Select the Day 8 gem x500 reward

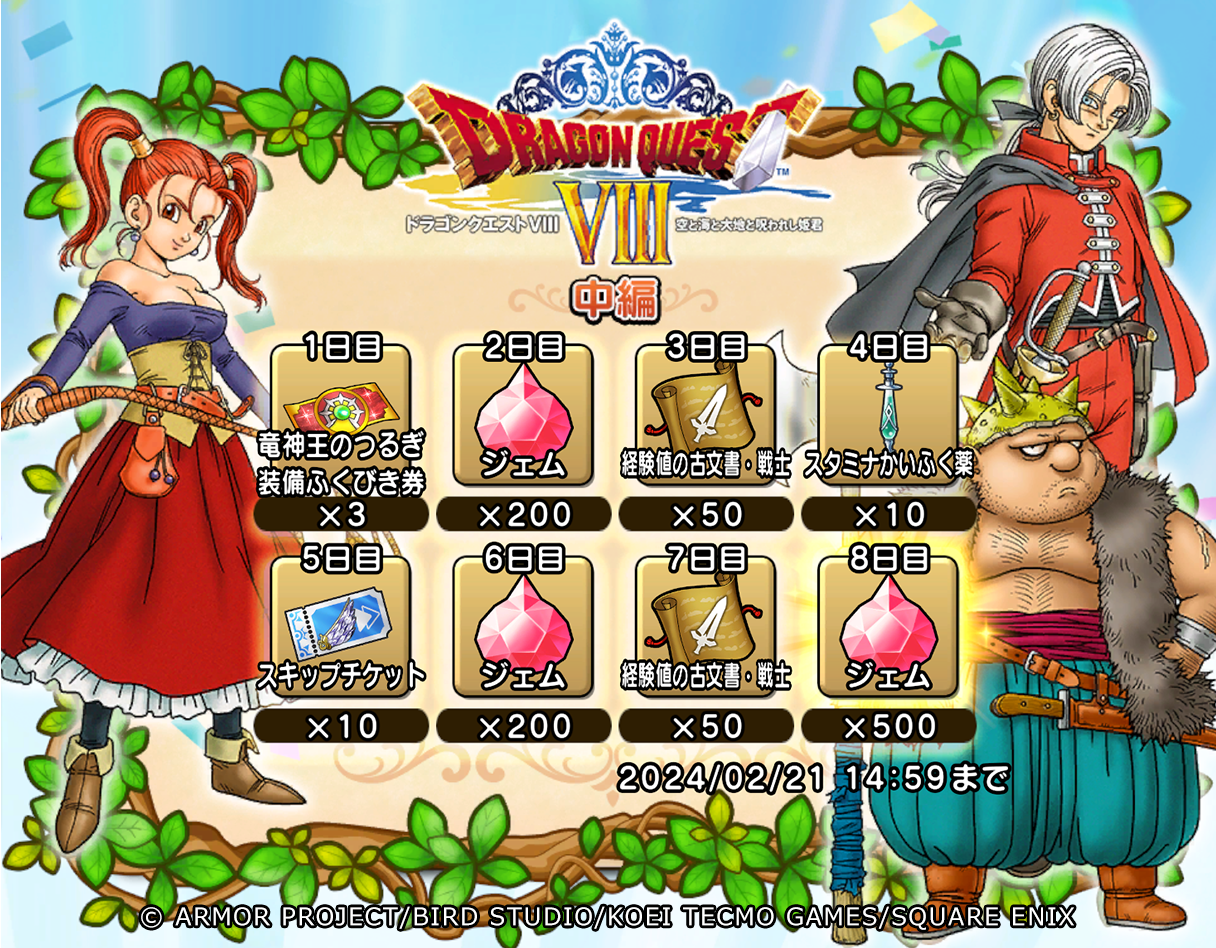(888, 630)
